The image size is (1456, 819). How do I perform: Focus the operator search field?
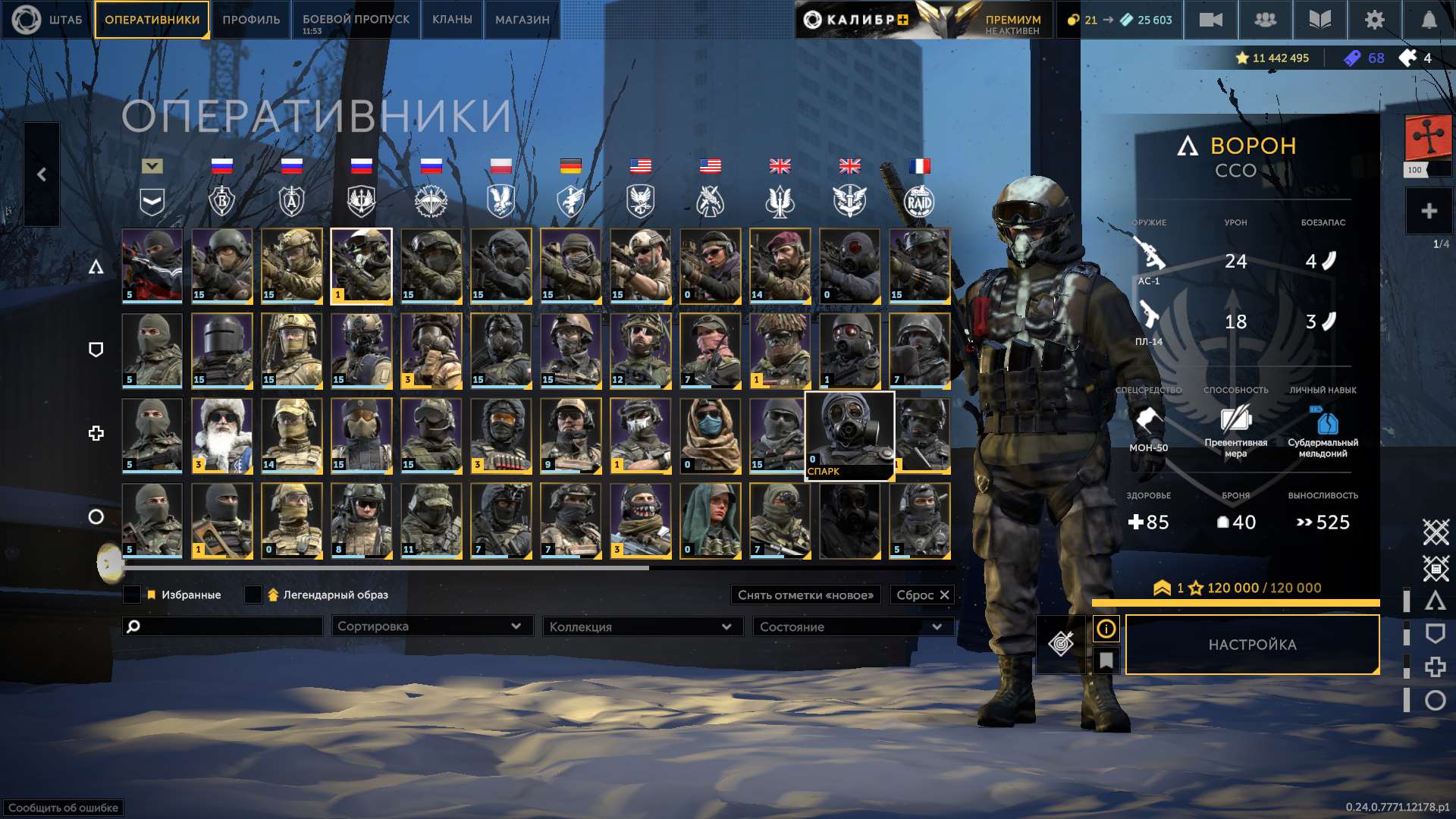click(227, 626)
